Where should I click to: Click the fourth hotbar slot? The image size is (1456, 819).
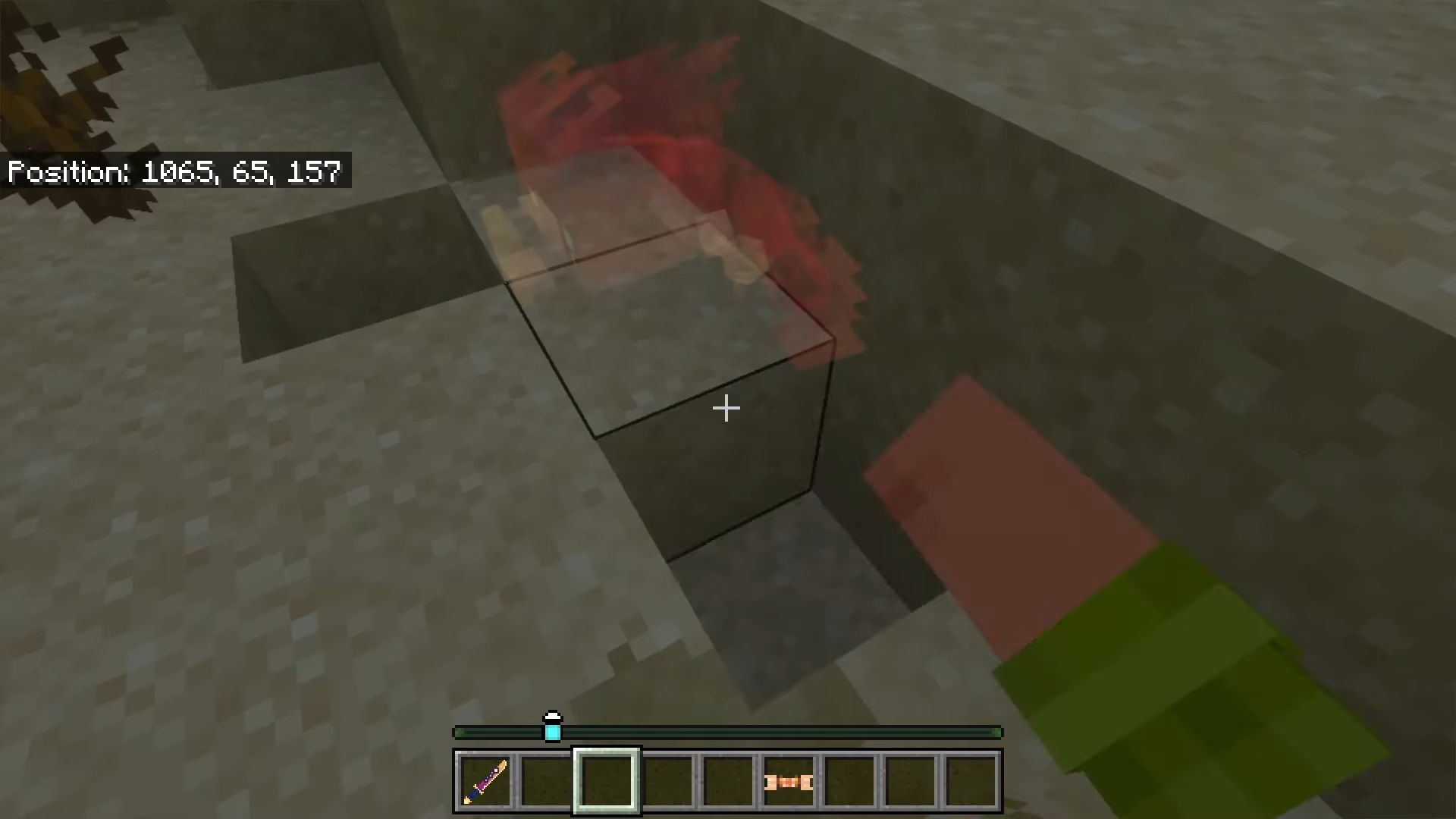[x=667, y=780]
